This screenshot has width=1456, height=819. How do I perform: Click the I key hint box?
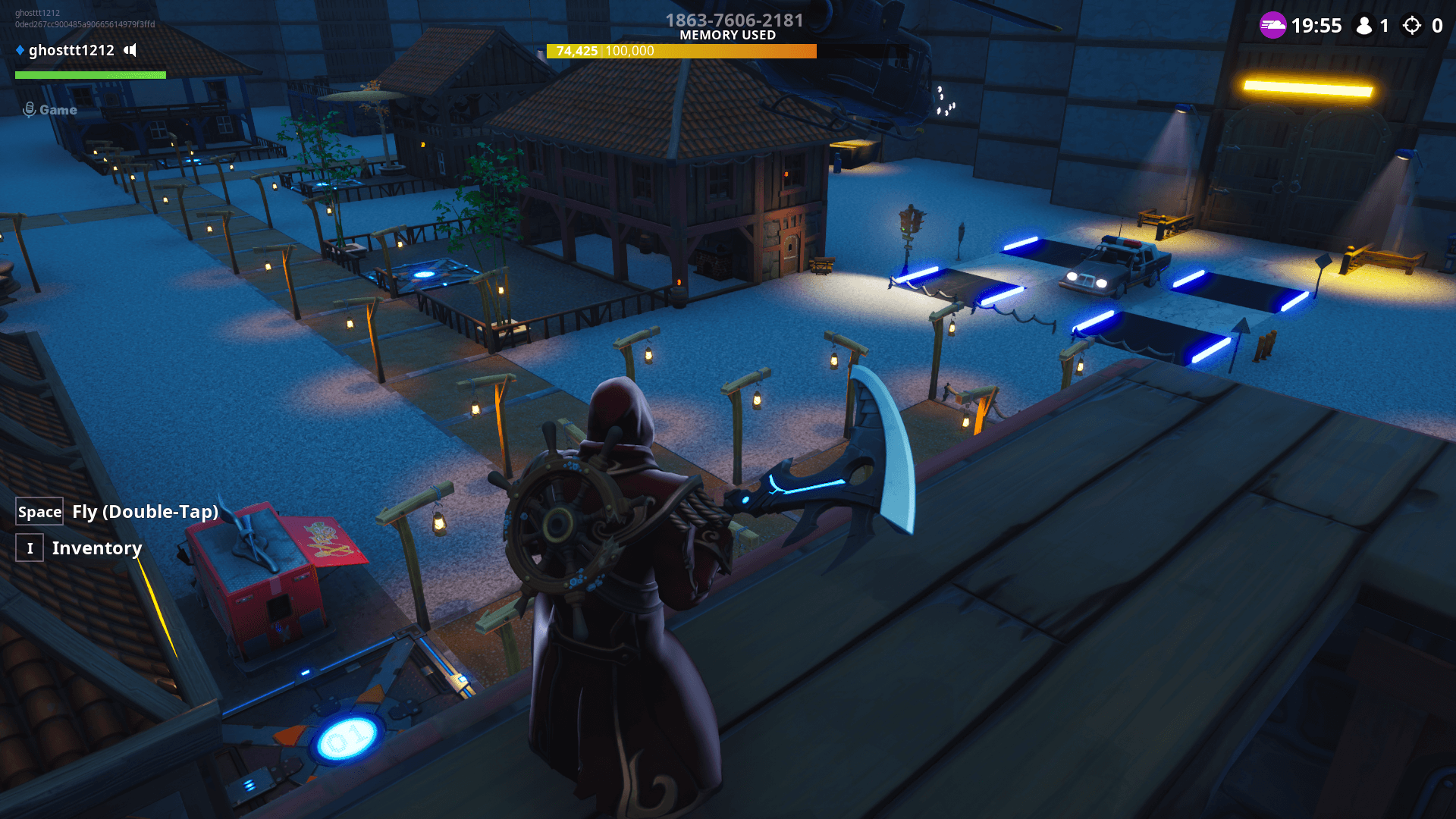click(30, 548)
